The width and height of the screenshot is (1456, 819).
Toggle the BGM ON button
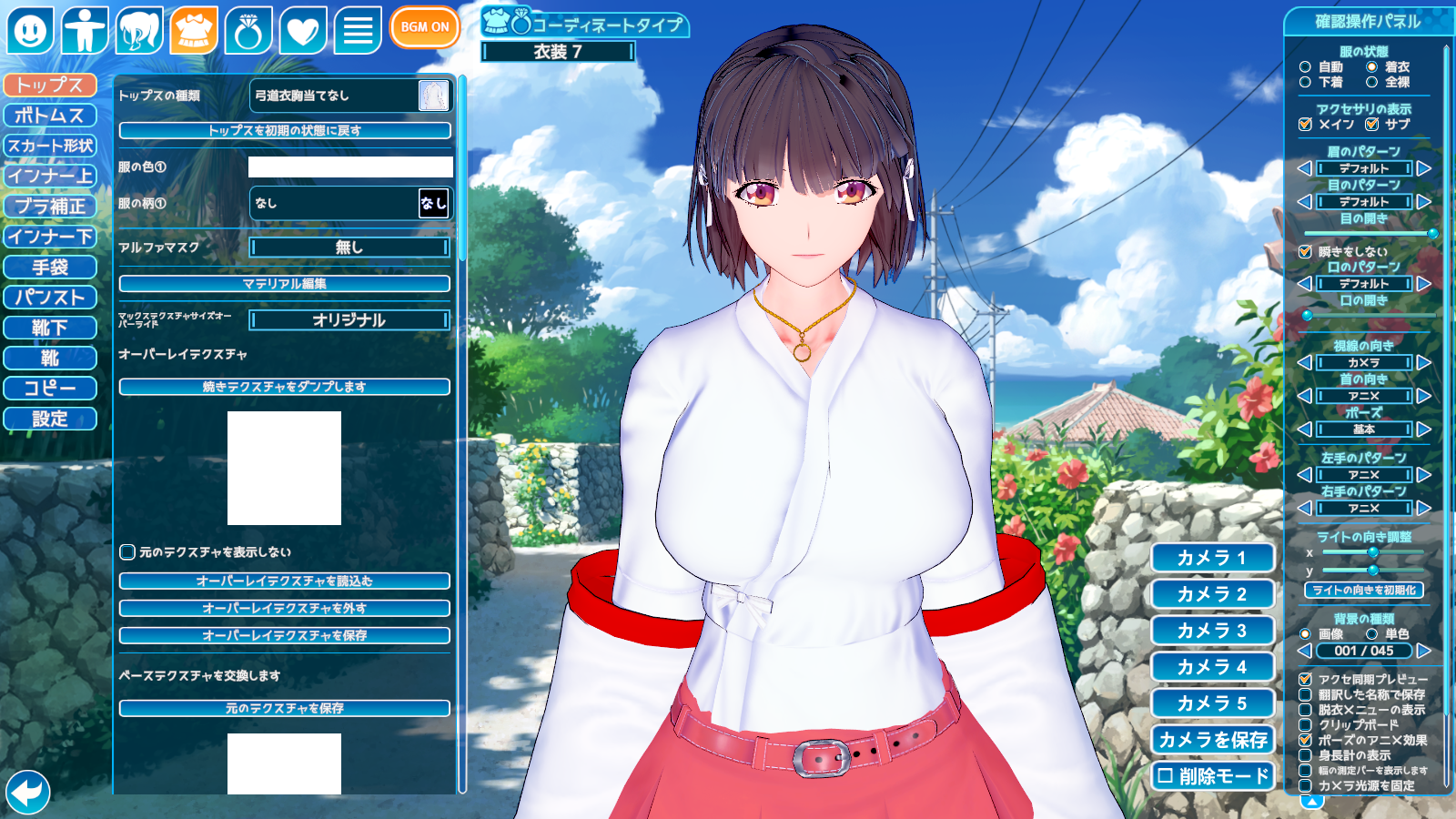pyautogui.click(x=424, y=27)
